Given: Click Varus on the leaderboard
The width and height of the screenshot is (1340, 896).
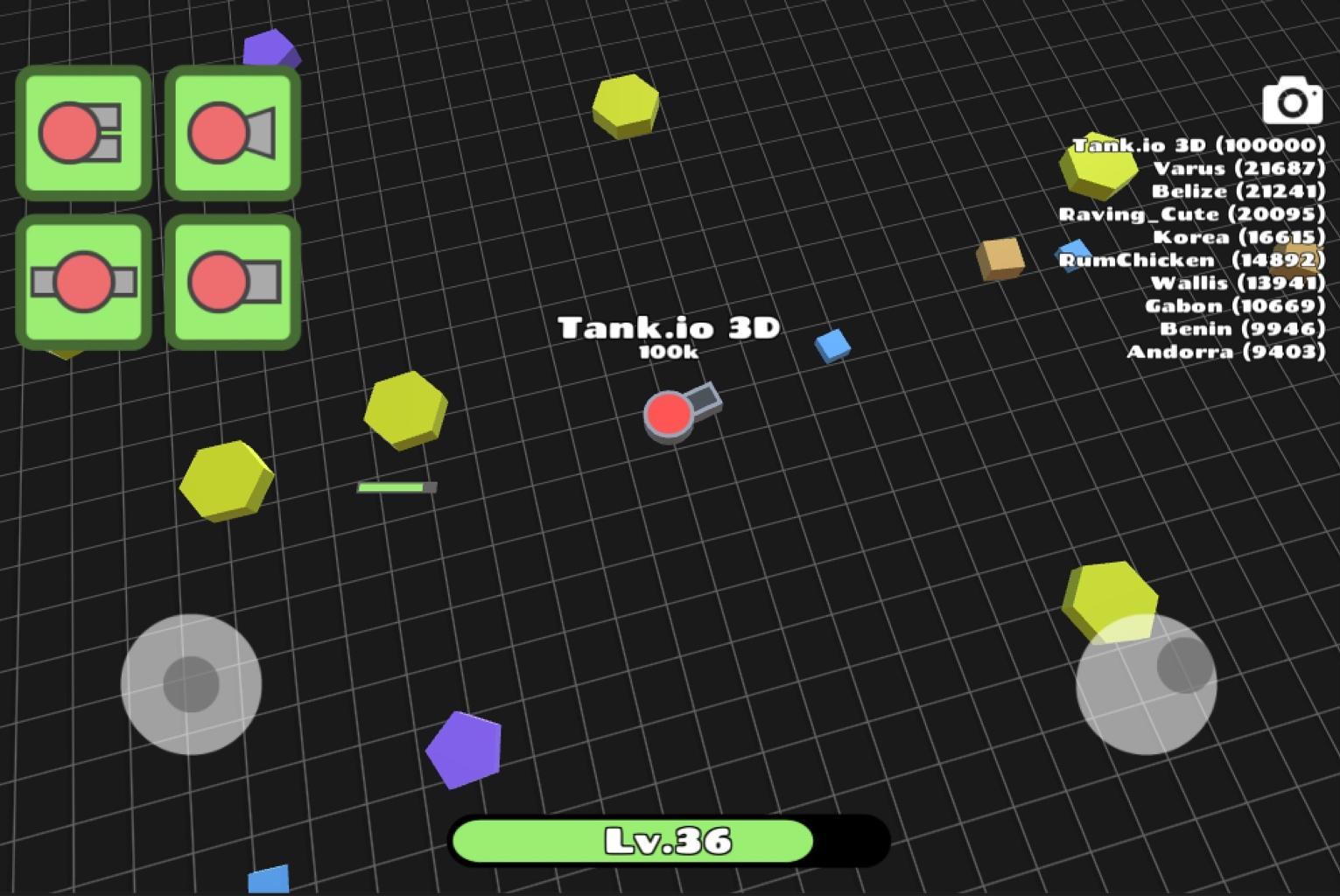Looking at the screenshot, I should pos(1241,168).
